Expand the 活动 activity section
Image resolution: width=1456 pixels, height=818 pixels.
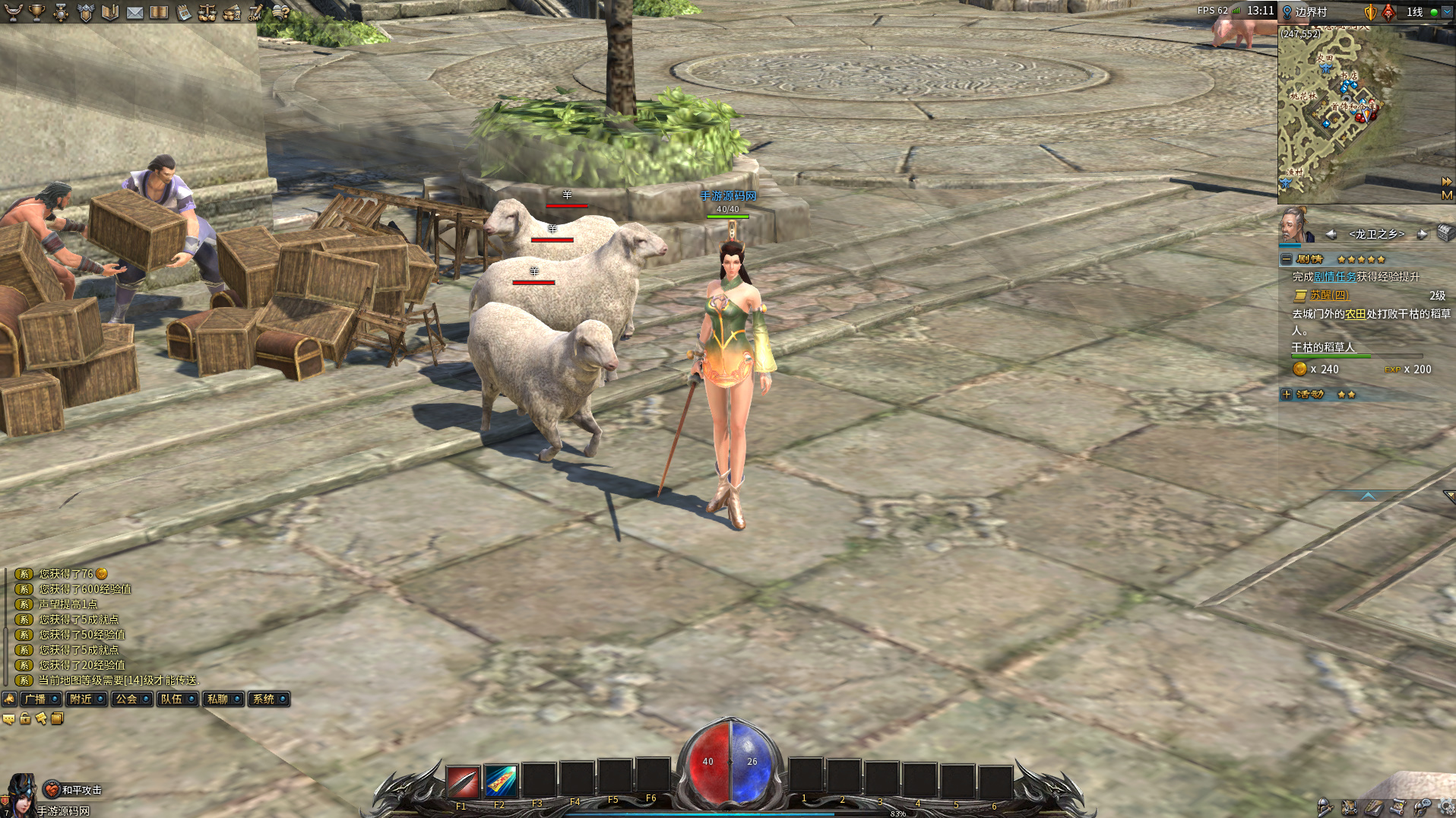pos(1287,395)
